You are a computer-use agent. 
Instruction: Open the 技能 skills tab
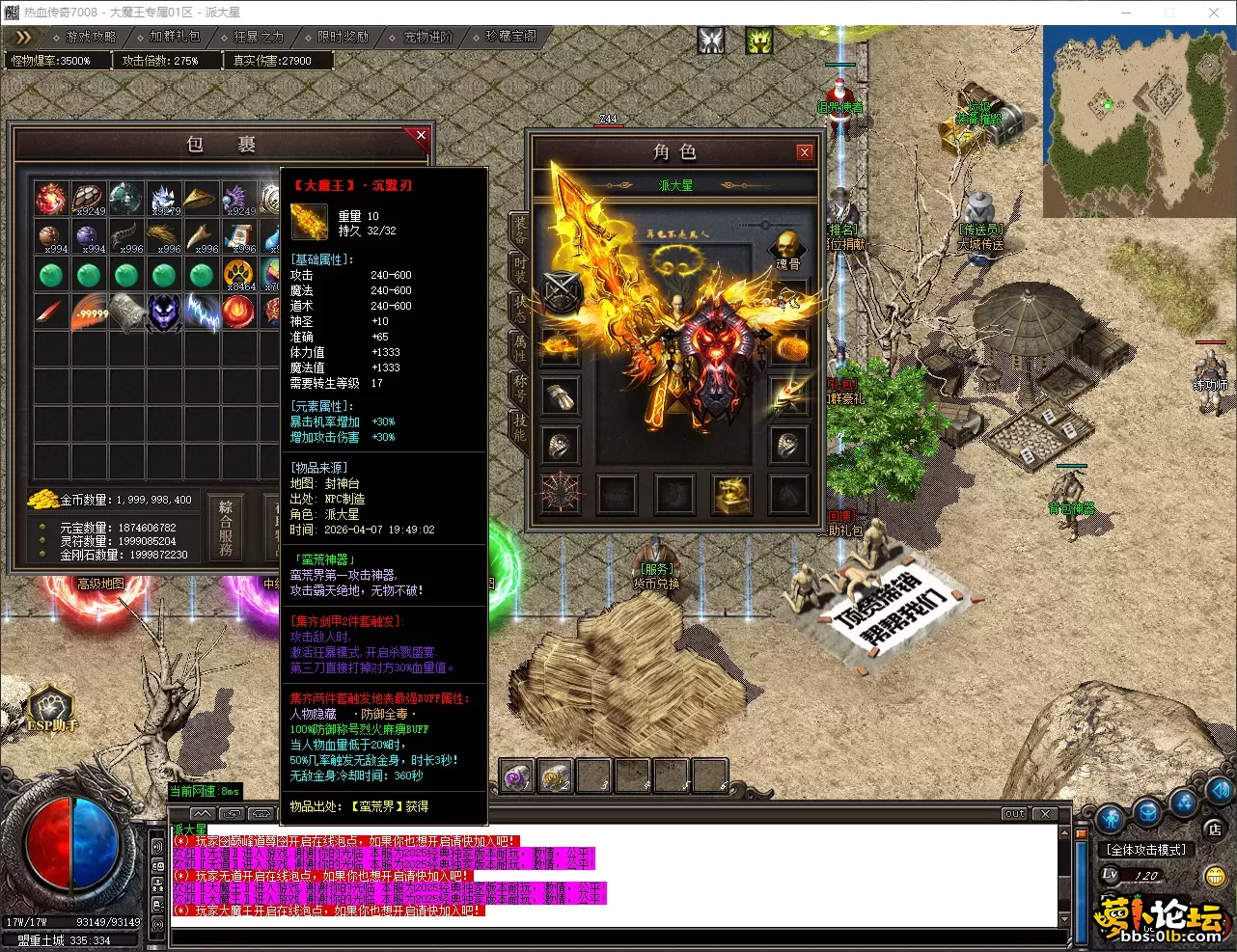(520, 426)
